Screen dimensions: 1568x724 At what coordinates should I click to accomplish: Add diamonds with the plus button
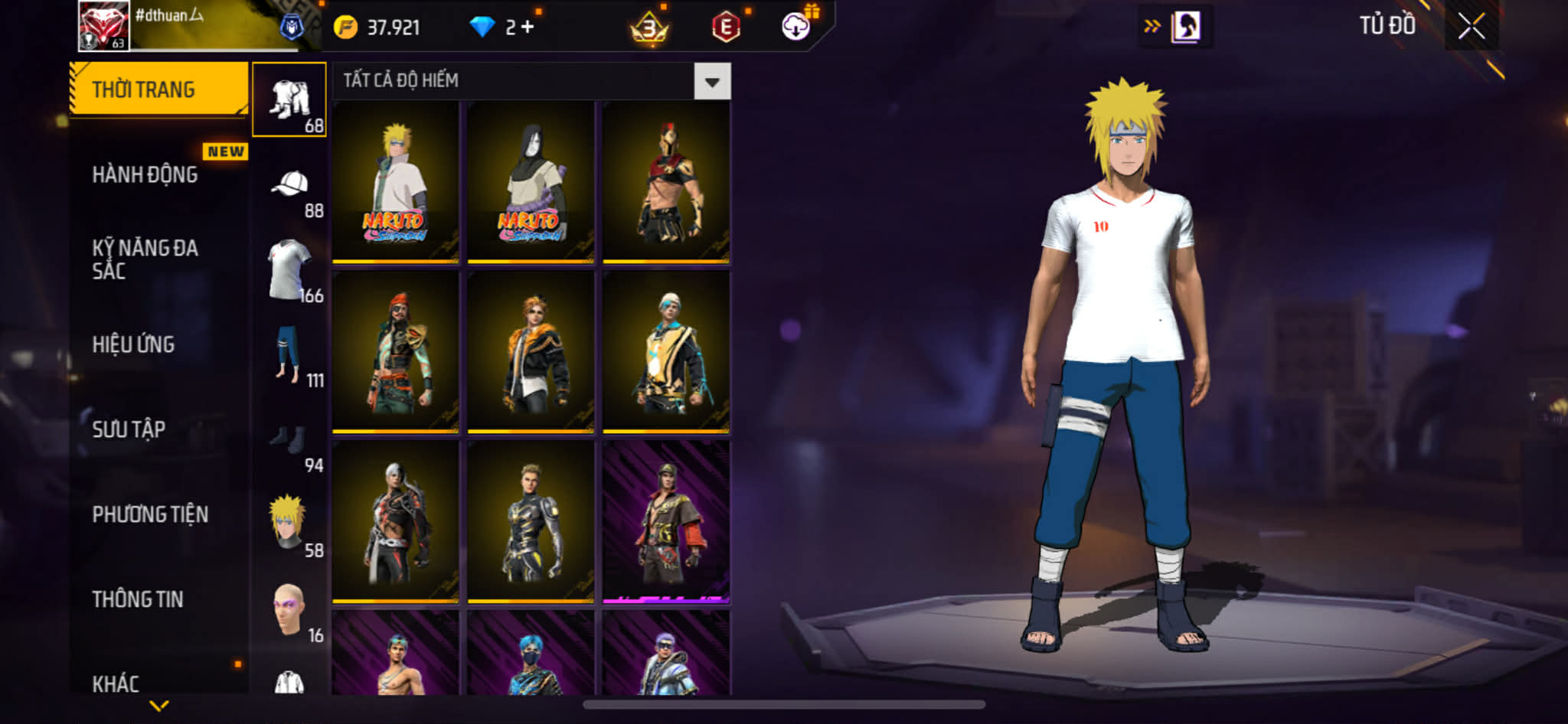click(528, 27)
